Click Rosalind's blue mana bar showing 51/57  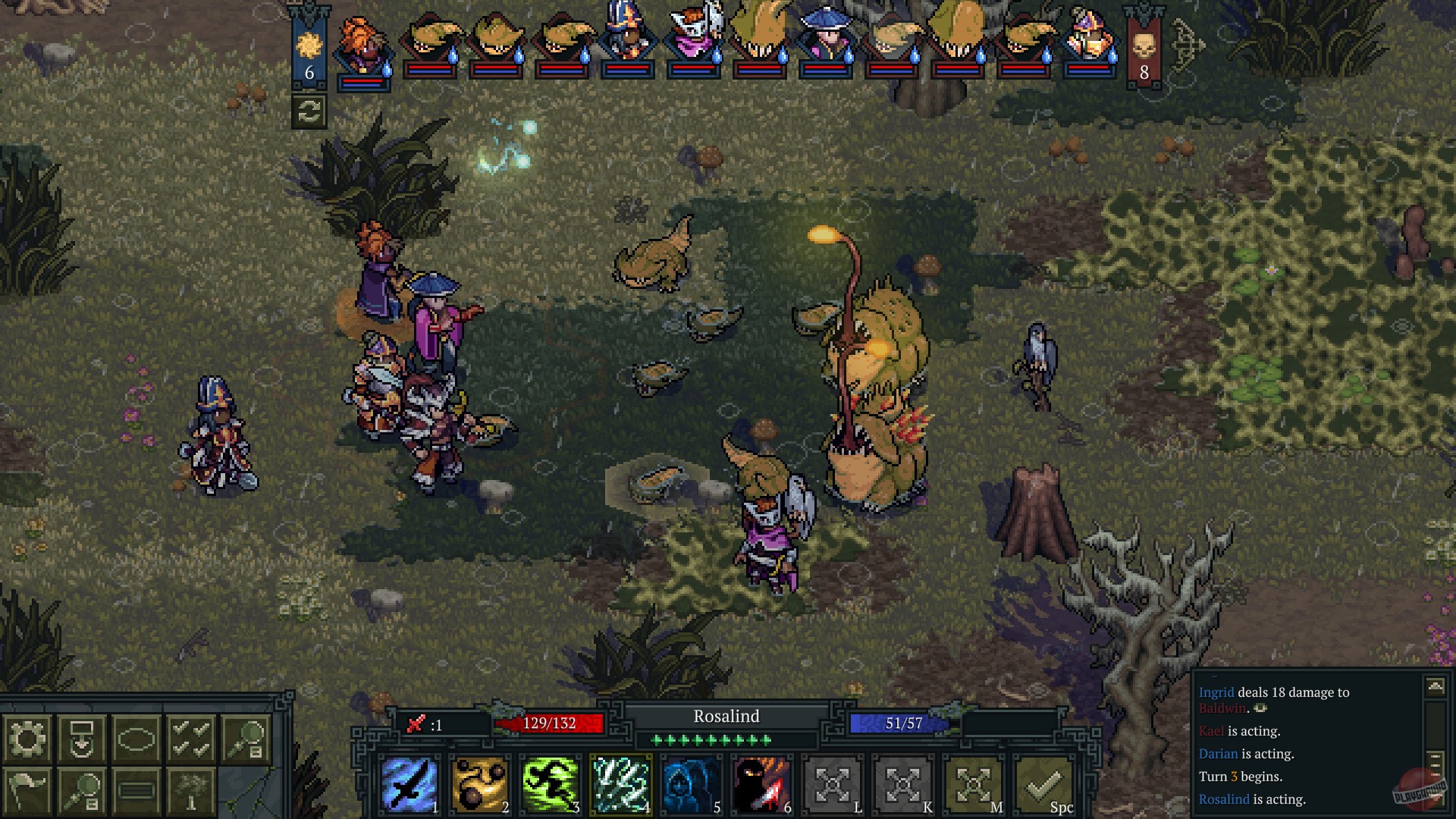tap(895, 723)
